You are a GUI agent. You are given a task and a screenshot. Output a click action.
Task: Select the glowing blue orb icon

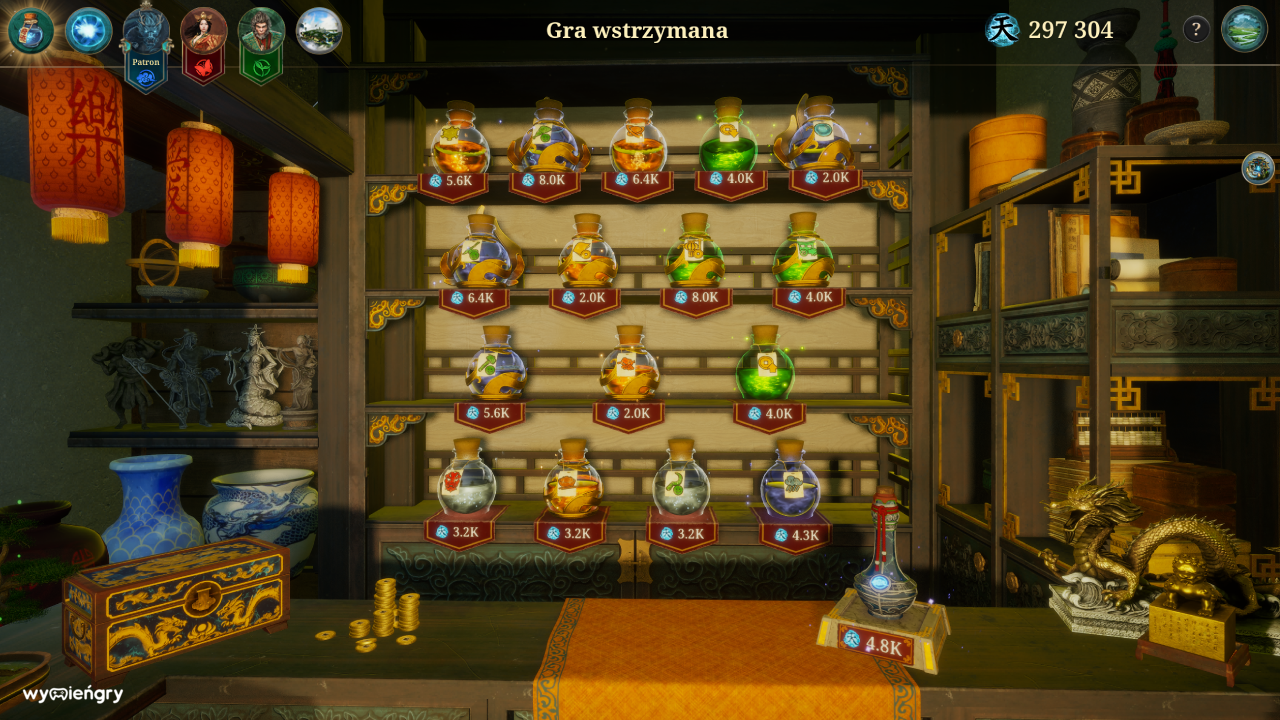(x=88, y=31)
